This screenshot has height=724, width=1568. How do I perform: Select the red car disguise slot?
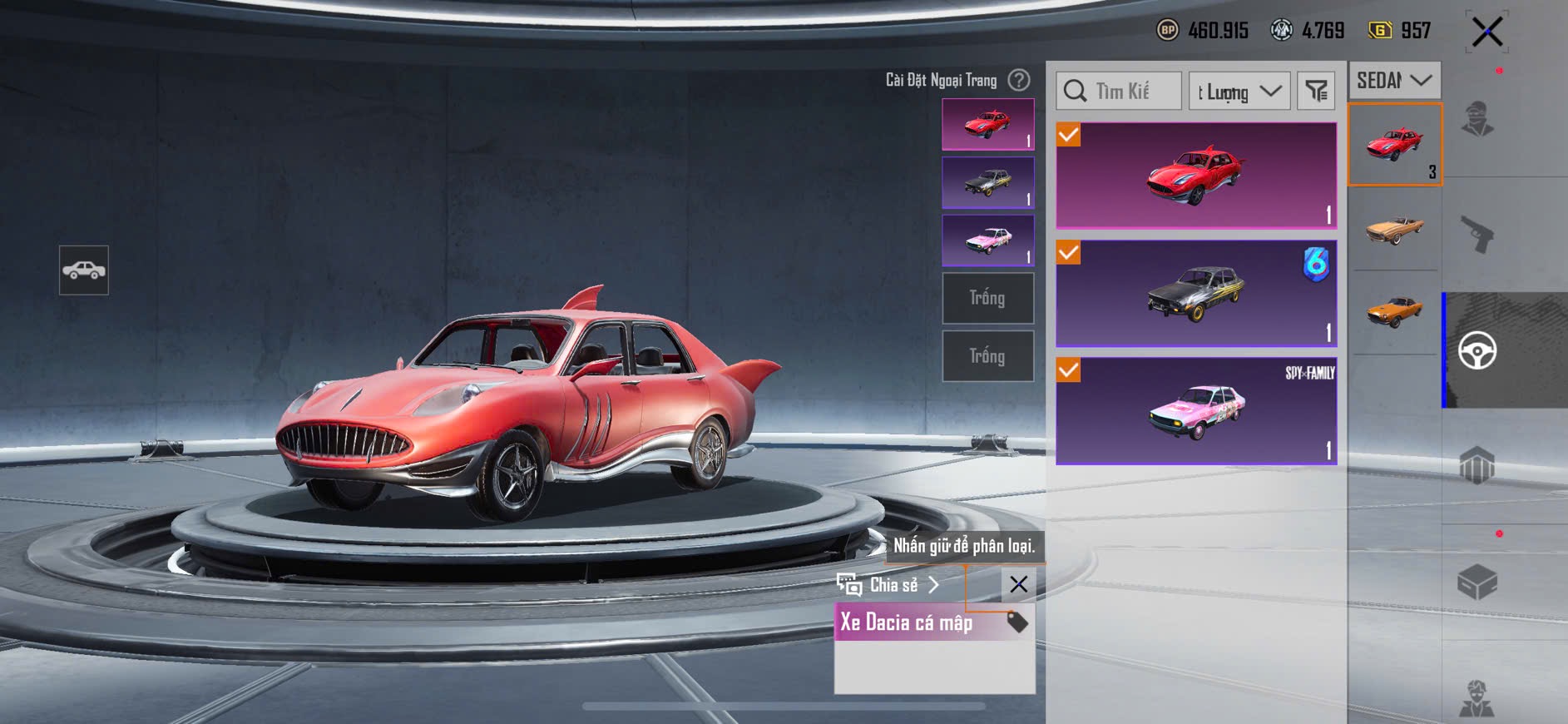tap(987, 124)
